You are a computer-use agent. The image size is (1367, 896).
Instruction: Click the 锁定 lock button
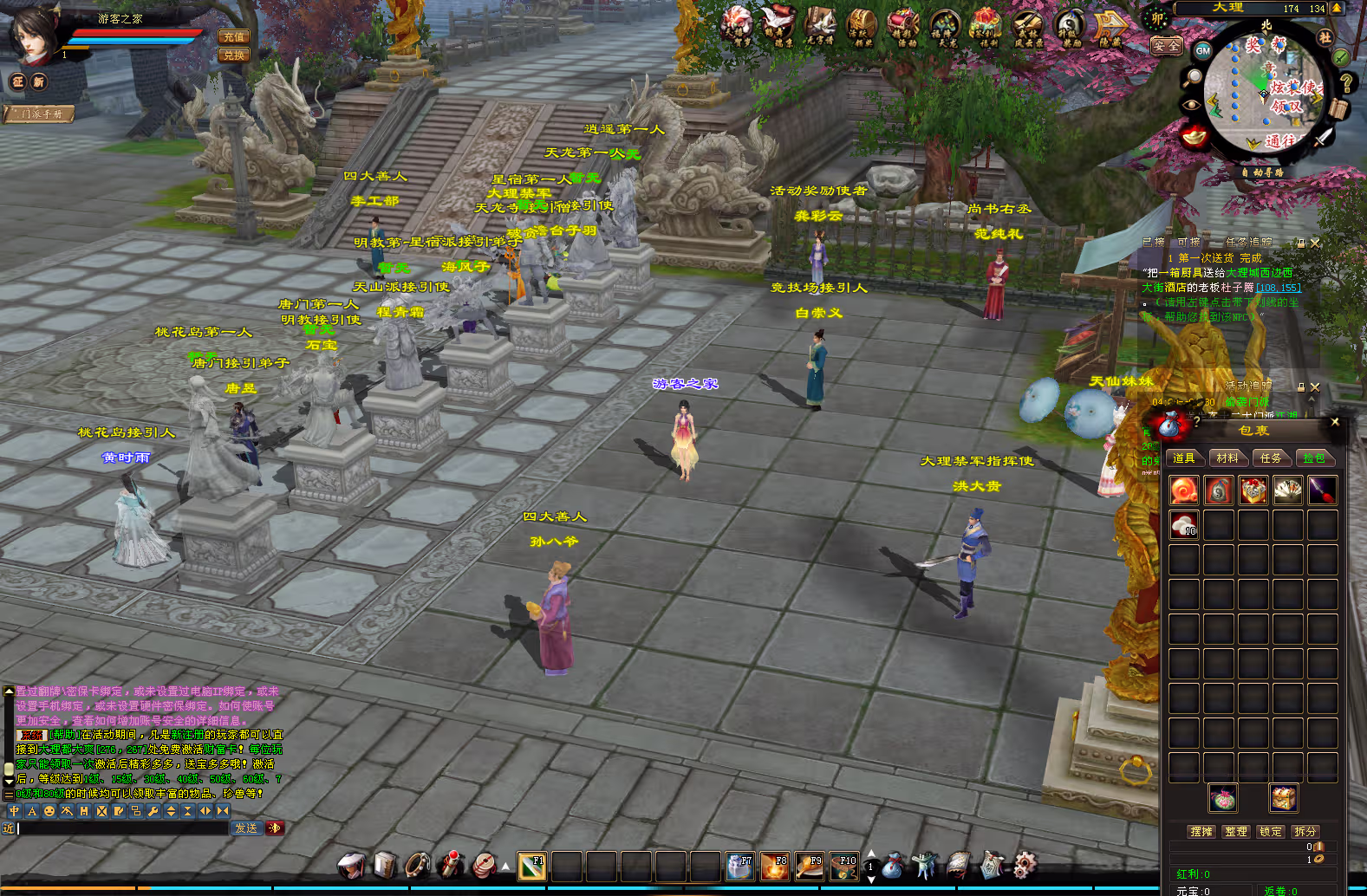pyautogui.click(x=1271, y=831)
